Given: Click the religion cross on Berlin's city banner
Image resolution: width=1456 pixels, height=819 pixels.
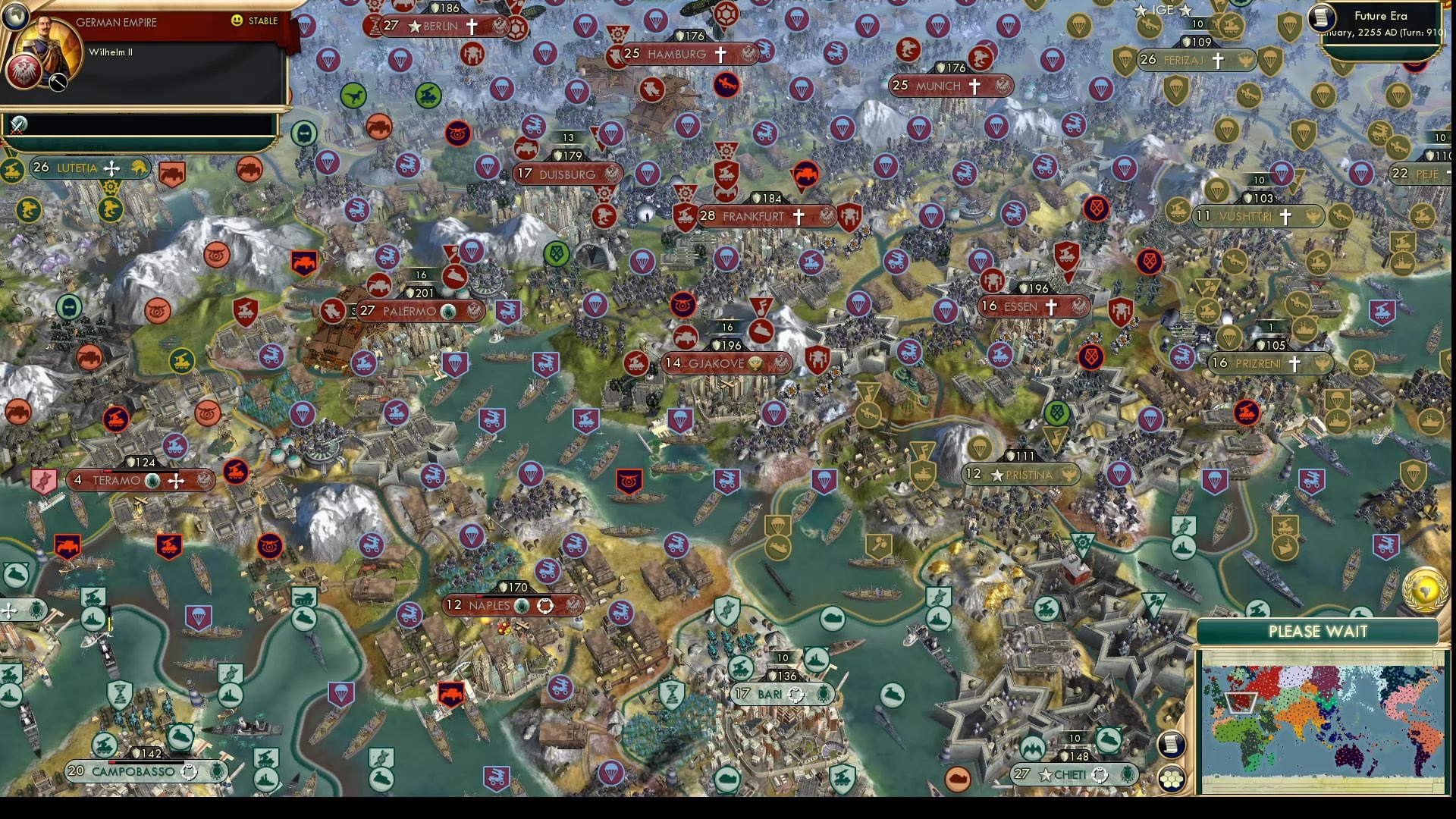Looking at the screenshot, I should [x=473, y=25].
